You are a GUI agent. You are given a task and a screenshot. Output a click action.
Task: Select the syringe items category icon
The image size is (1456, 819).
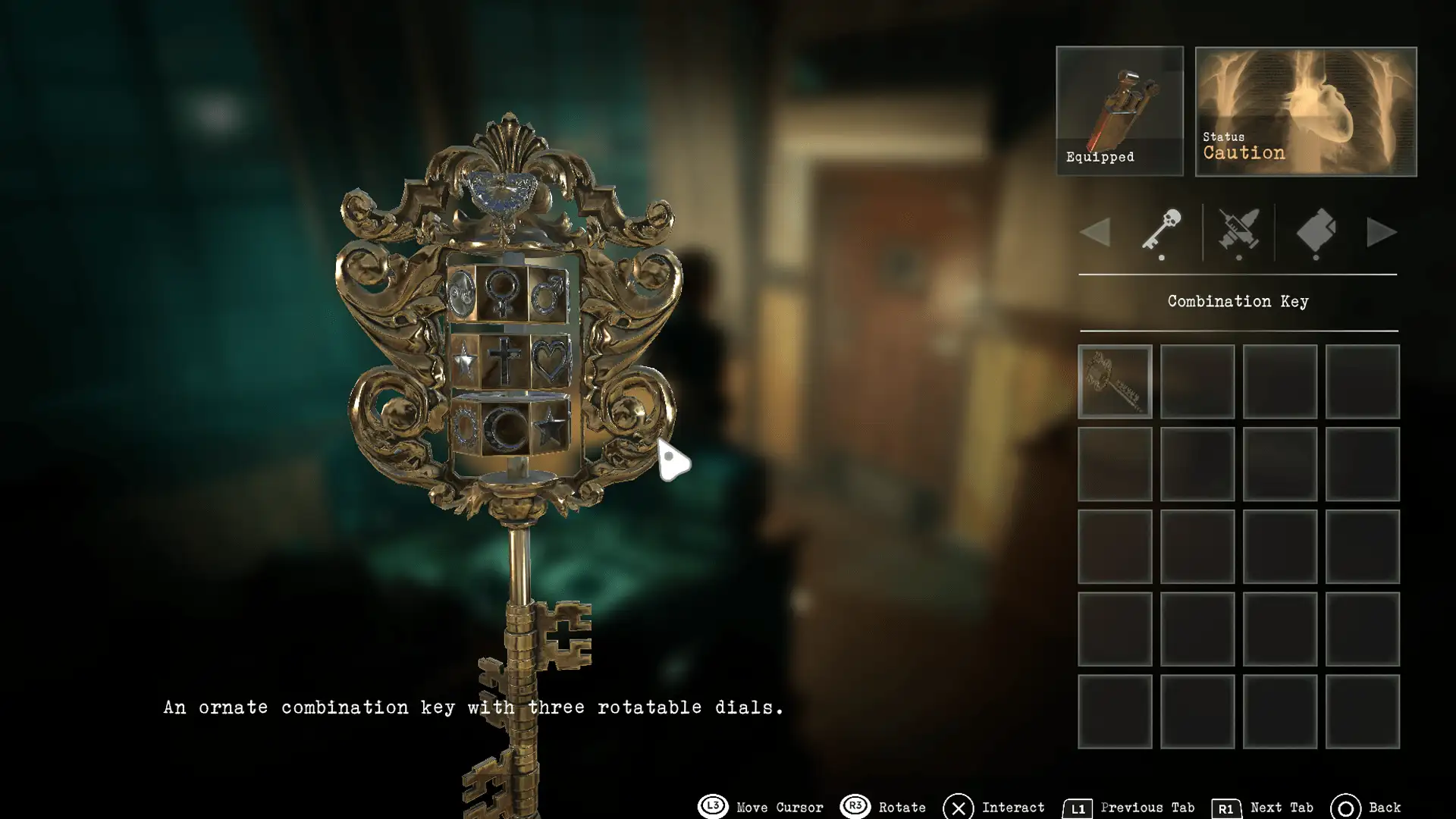[1239, 233]
